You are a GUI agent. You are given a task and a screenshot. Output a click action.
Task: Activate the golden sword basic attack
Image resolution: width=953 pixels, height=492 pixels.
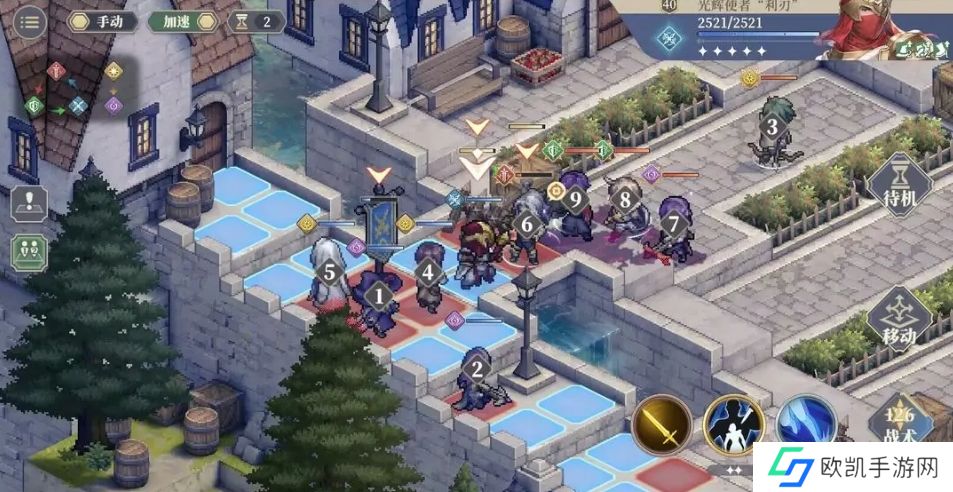click(x=662, y=425)
